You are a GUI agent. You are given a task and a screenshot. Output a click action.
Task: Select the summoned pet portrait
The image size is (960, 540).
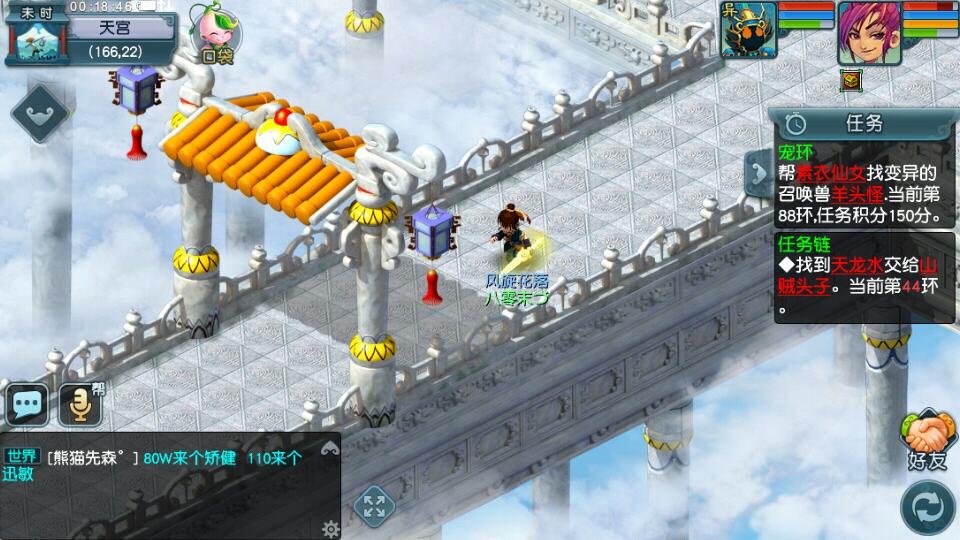point(748,30)
